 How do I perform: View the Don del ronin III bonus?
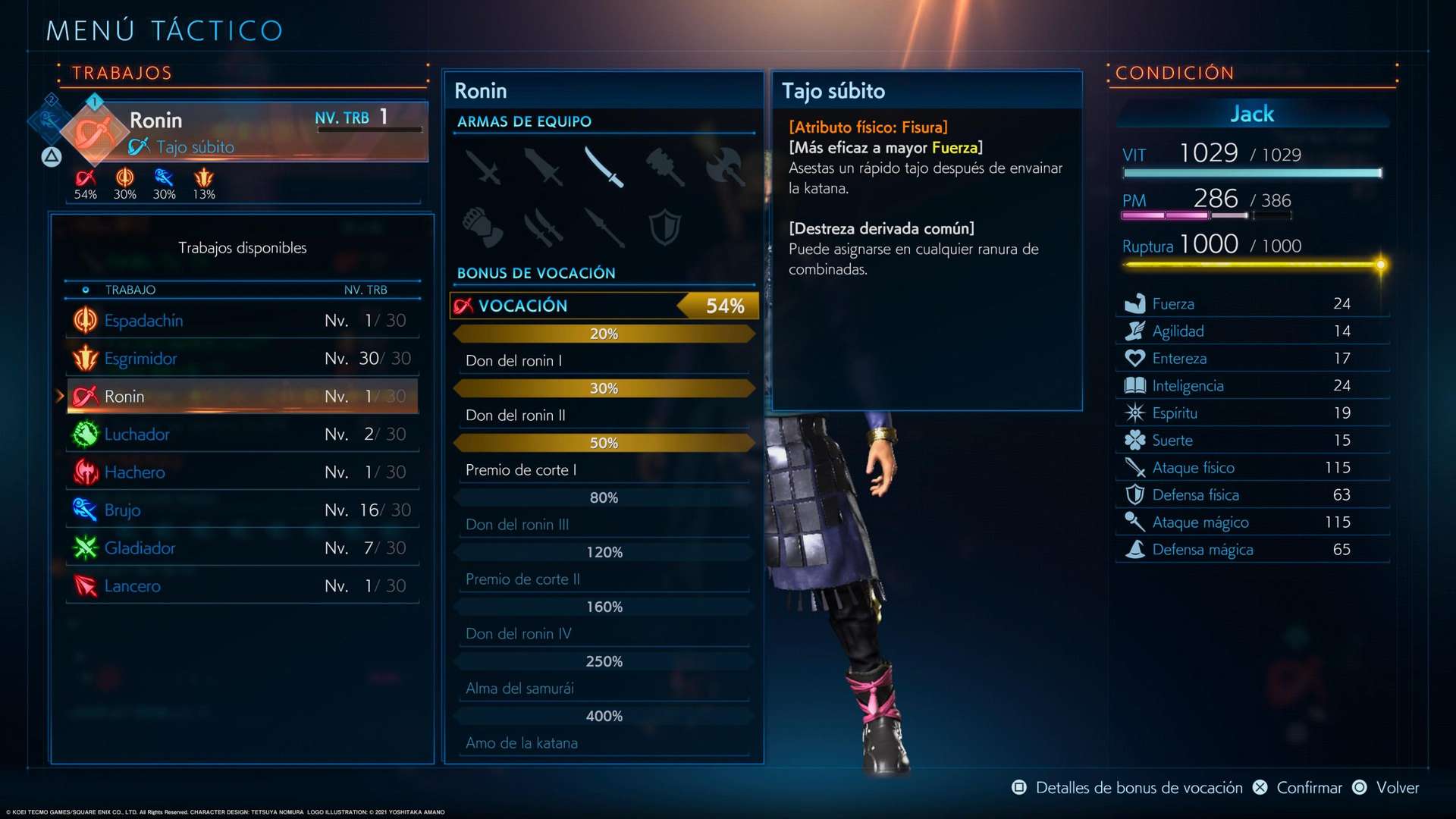(604, 525)
